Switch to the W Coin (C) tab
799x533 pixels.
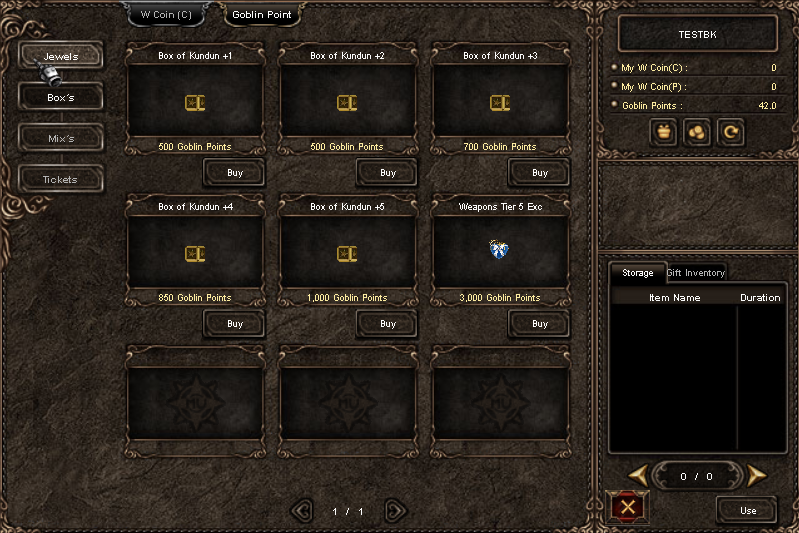pos(166,15)
